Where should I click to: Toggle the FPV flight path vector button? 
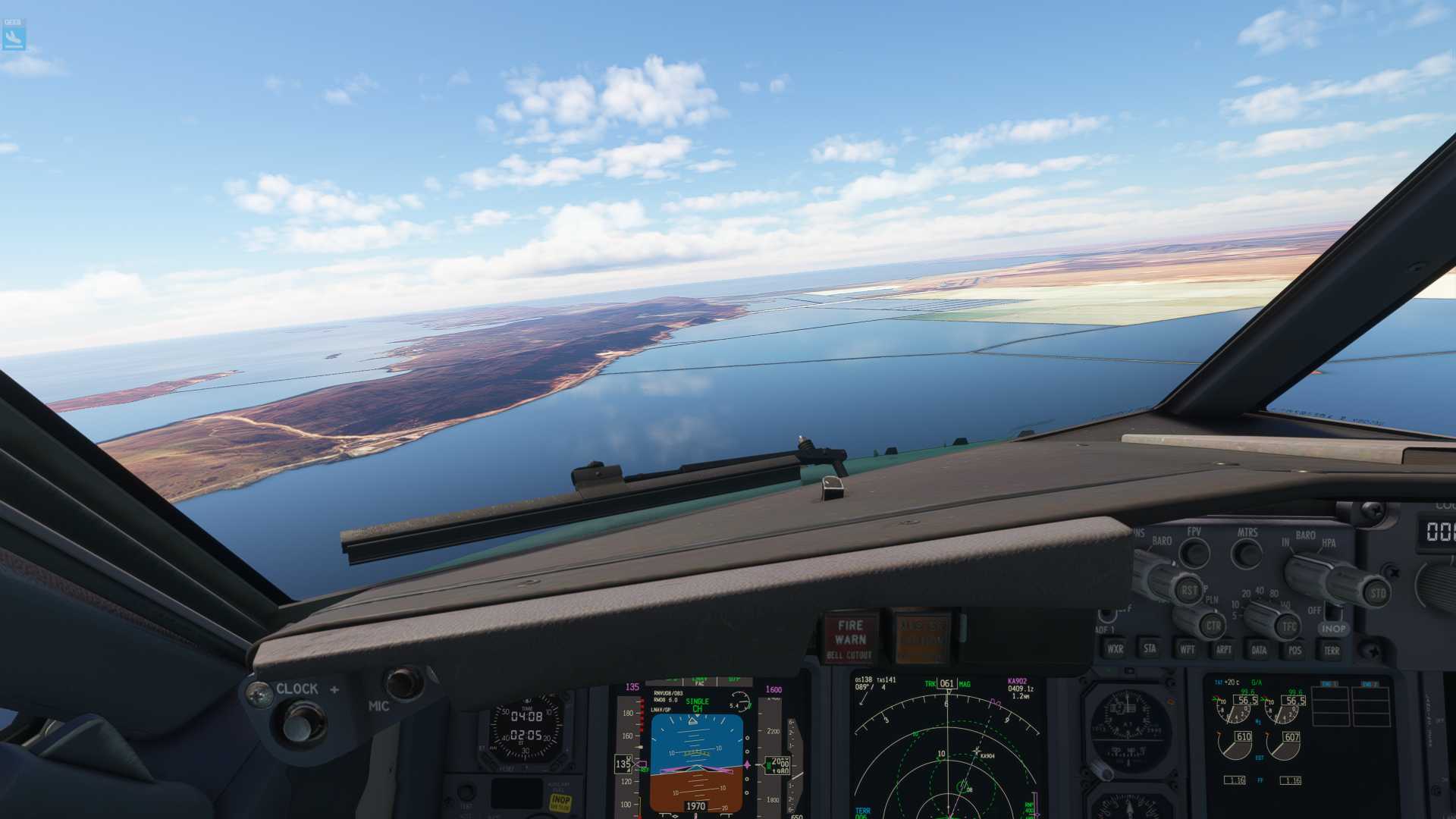point(1194,553)
